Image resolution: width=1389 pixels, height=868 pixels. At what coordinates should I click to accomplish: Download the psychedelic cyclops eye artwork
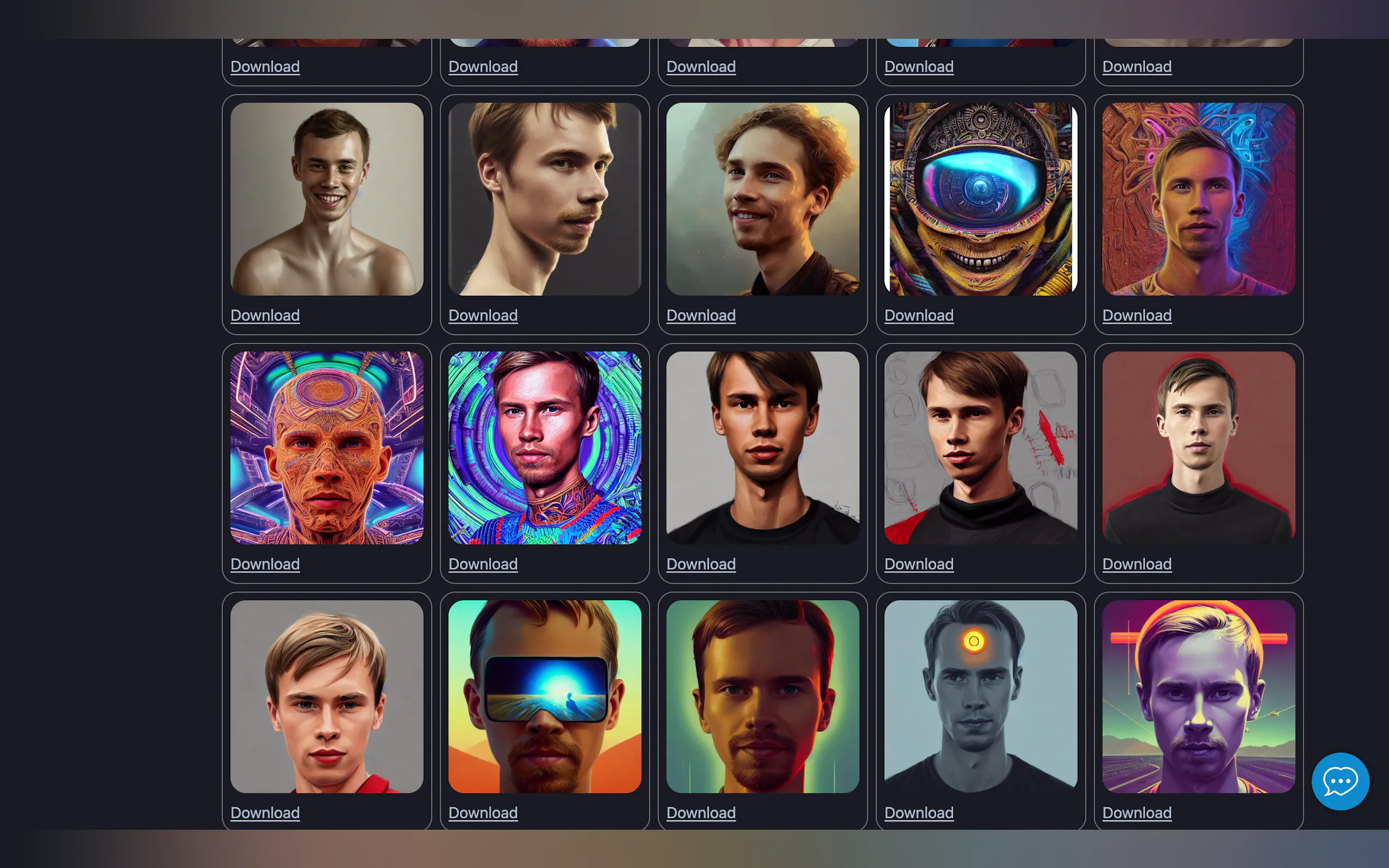click(x=919, y=315)
